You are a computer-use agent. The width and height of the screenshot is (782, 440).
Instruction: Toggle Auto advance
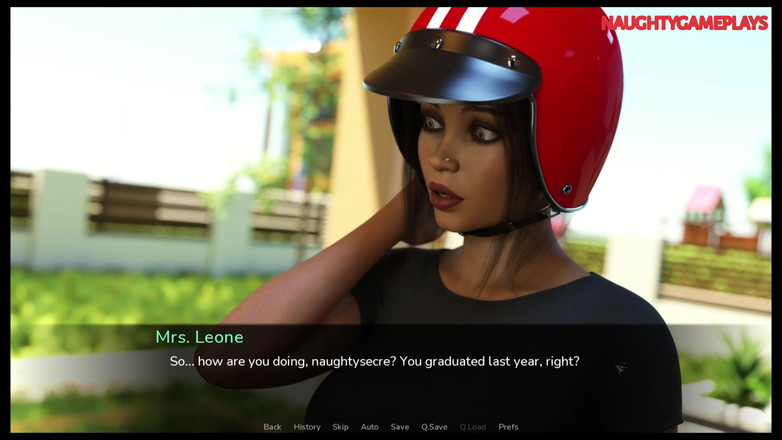click(x=369, y=427)
